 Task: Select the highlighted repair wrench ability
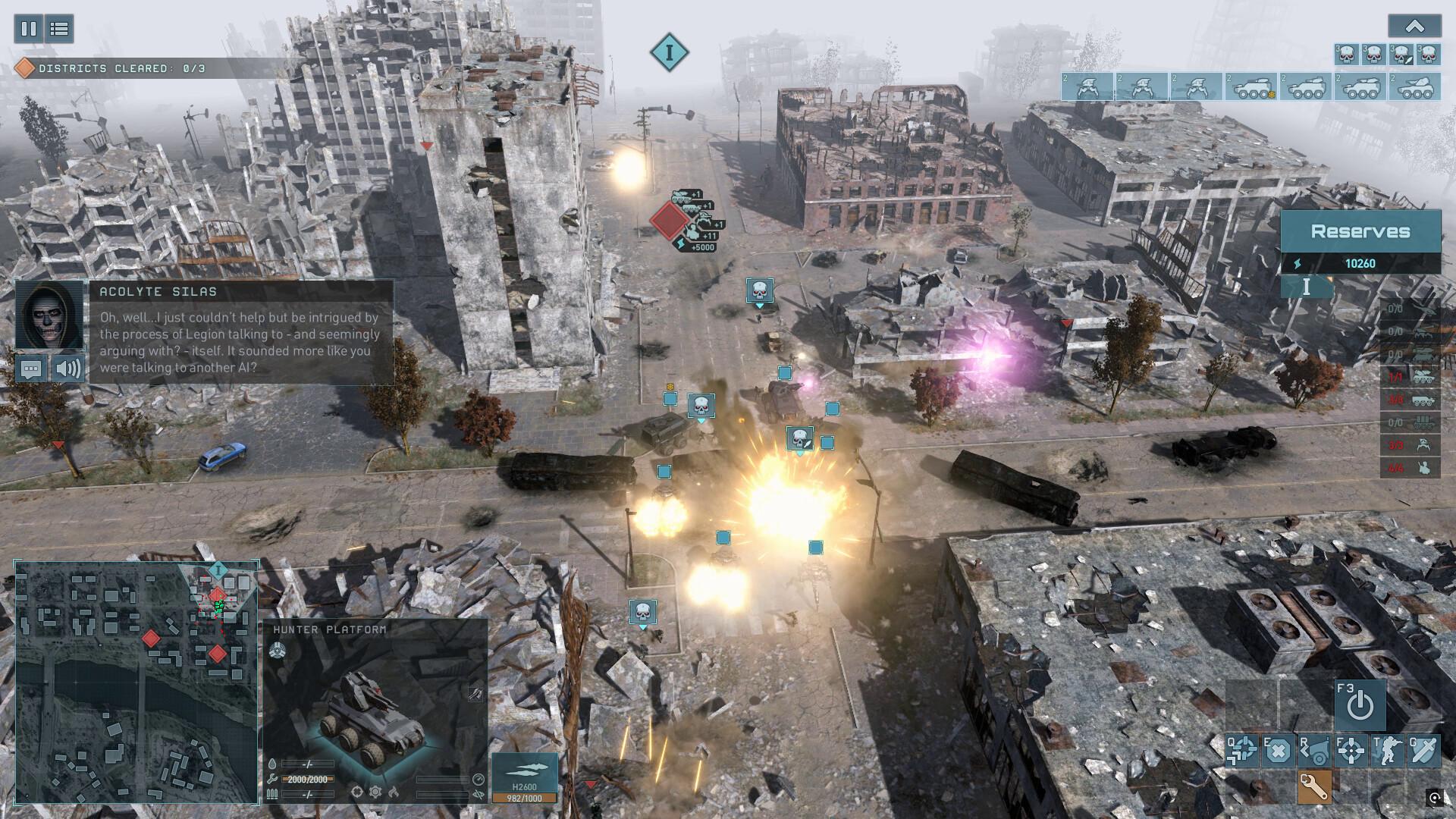tap(1316, 789)
